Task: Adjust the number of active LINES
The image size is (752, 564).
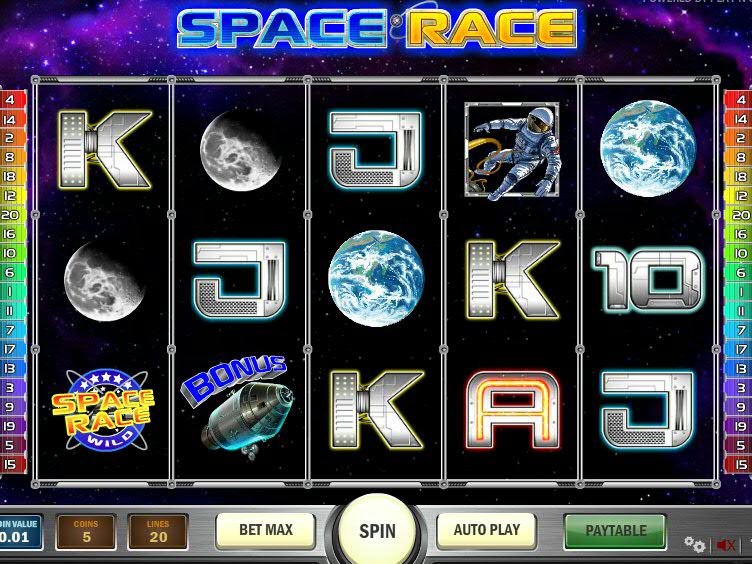Action: point(157,532)
